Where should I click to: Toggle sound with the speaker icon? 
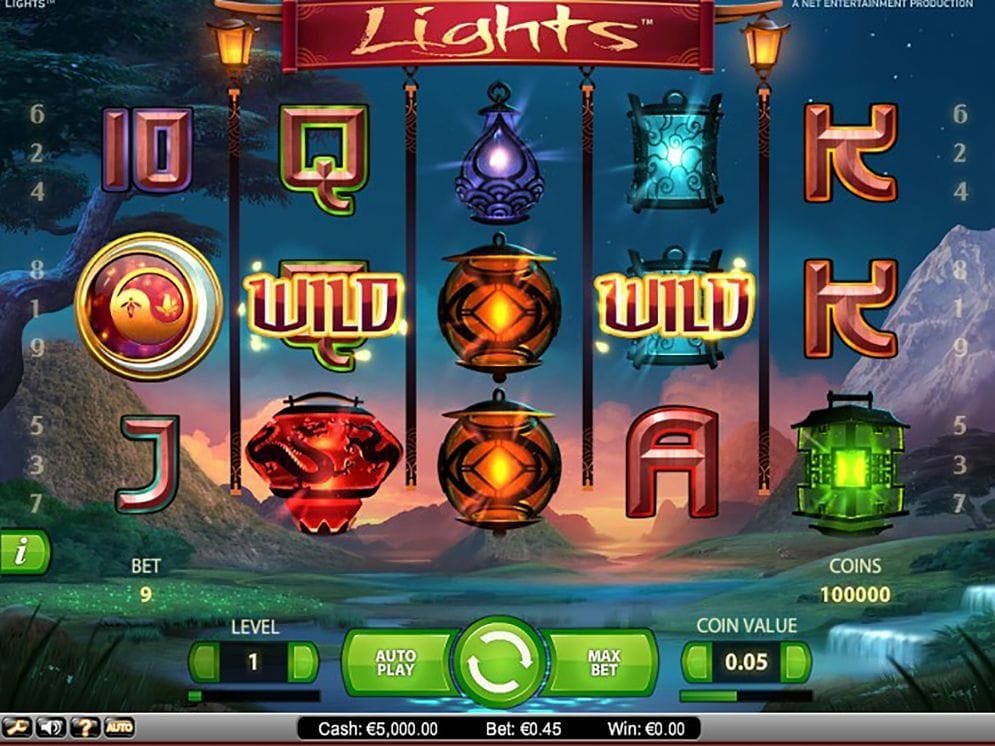pos(50,727)
